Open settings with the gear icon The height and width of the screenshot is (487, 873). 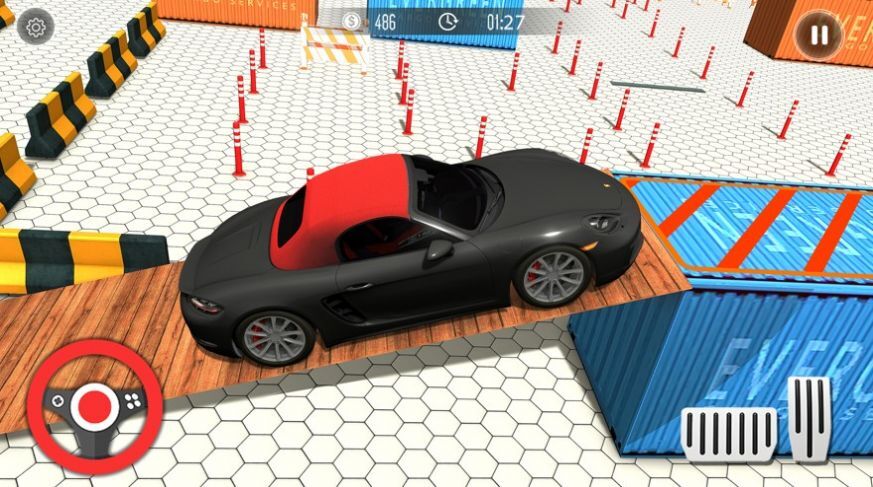click(36, 27)
